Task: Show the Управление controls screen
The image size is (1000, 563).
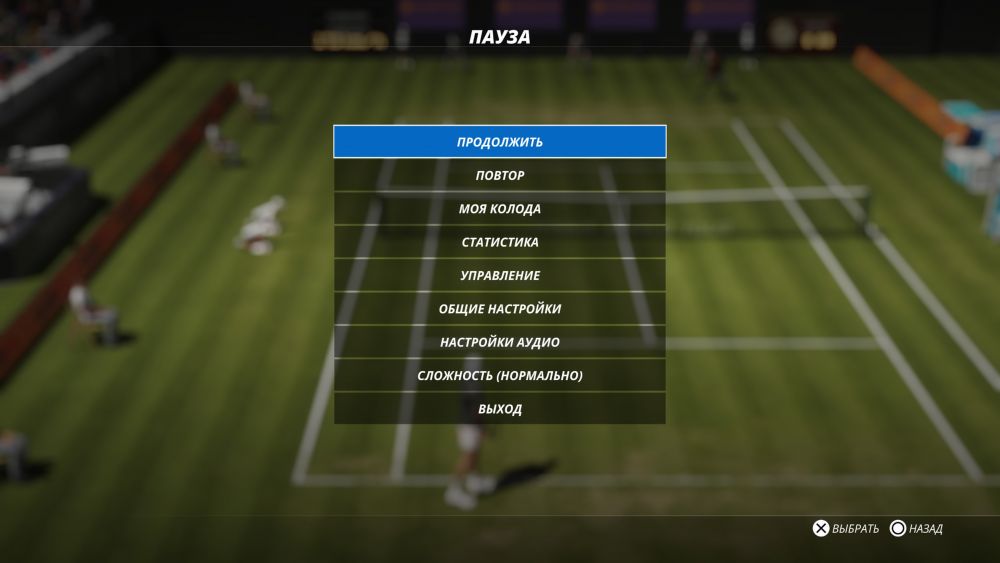Action: pyautogui.click(x=500, y=275)
